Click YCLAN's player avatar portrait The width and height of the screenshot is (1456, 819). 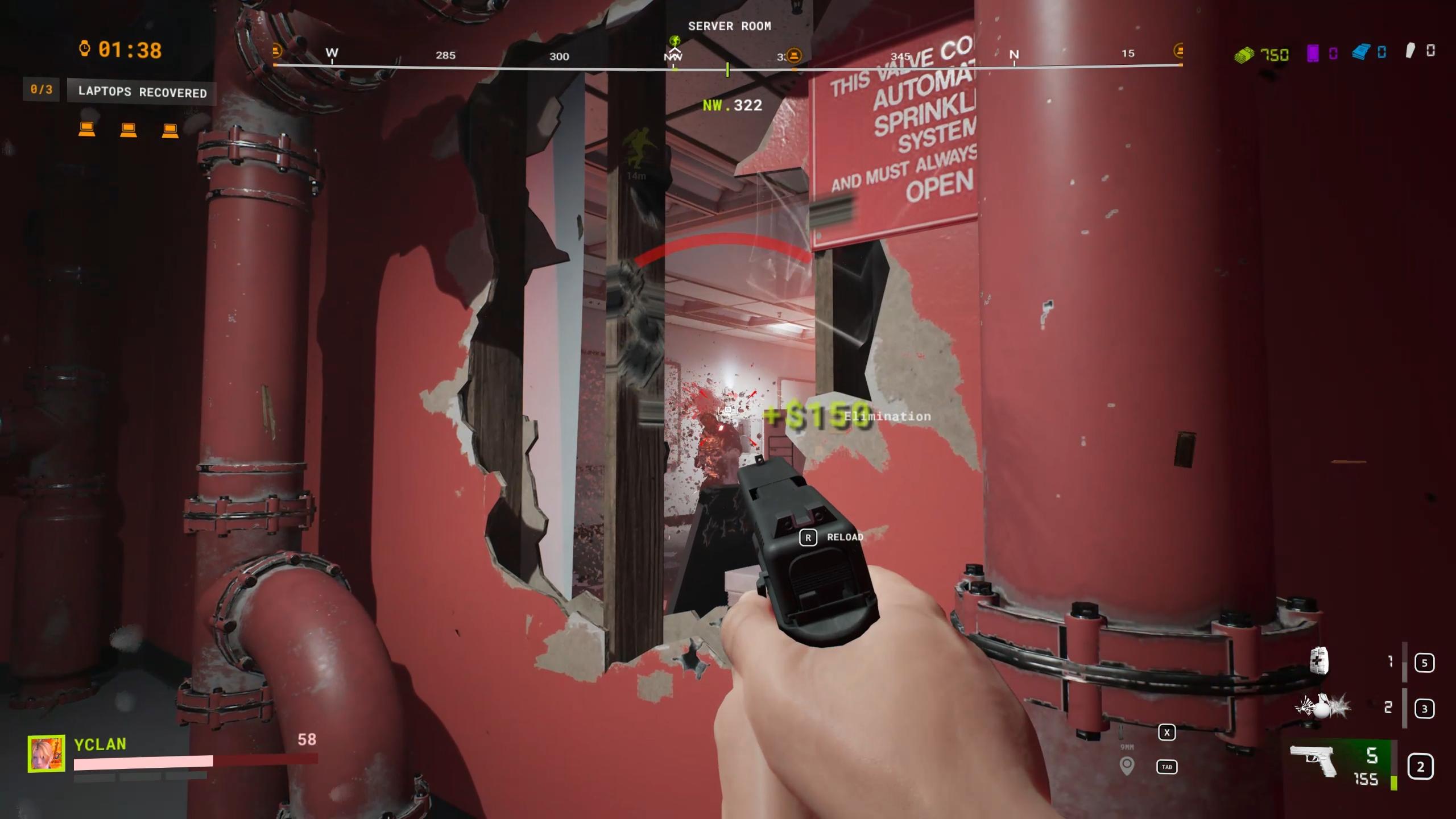click(x=46, y=754)
